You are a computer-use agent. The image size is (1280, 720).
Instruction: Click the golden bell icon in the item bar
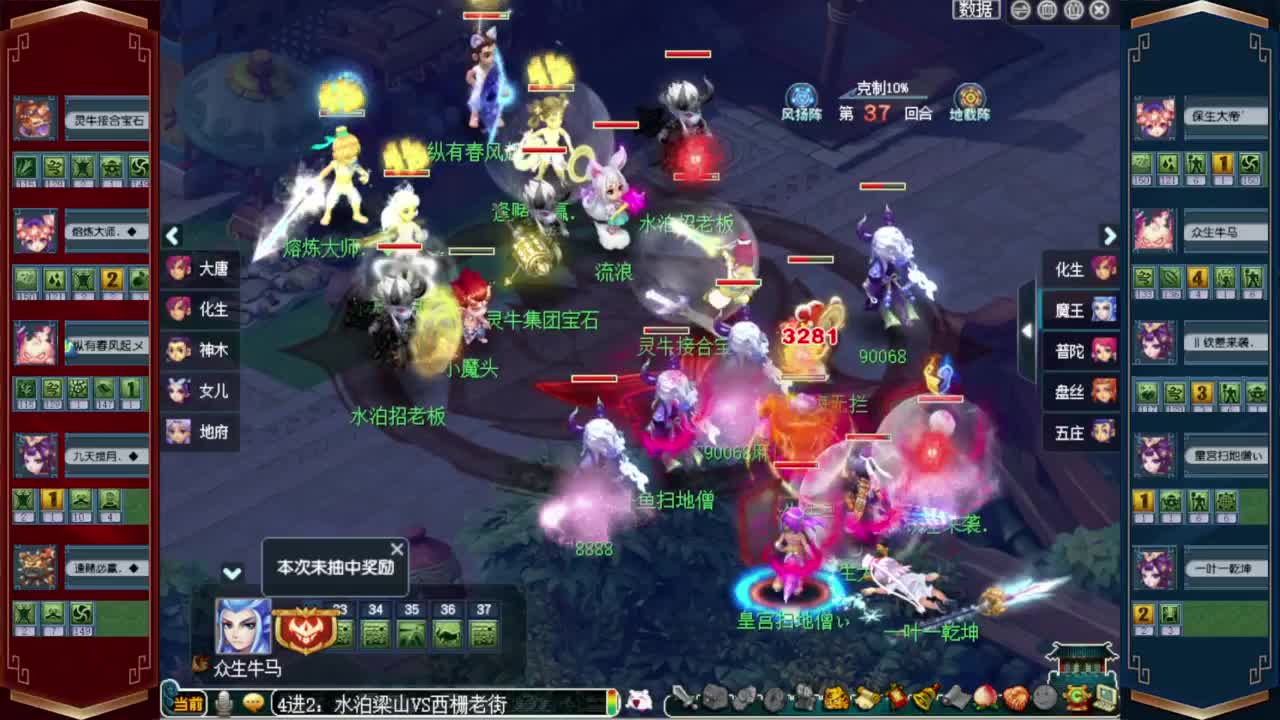922,700
